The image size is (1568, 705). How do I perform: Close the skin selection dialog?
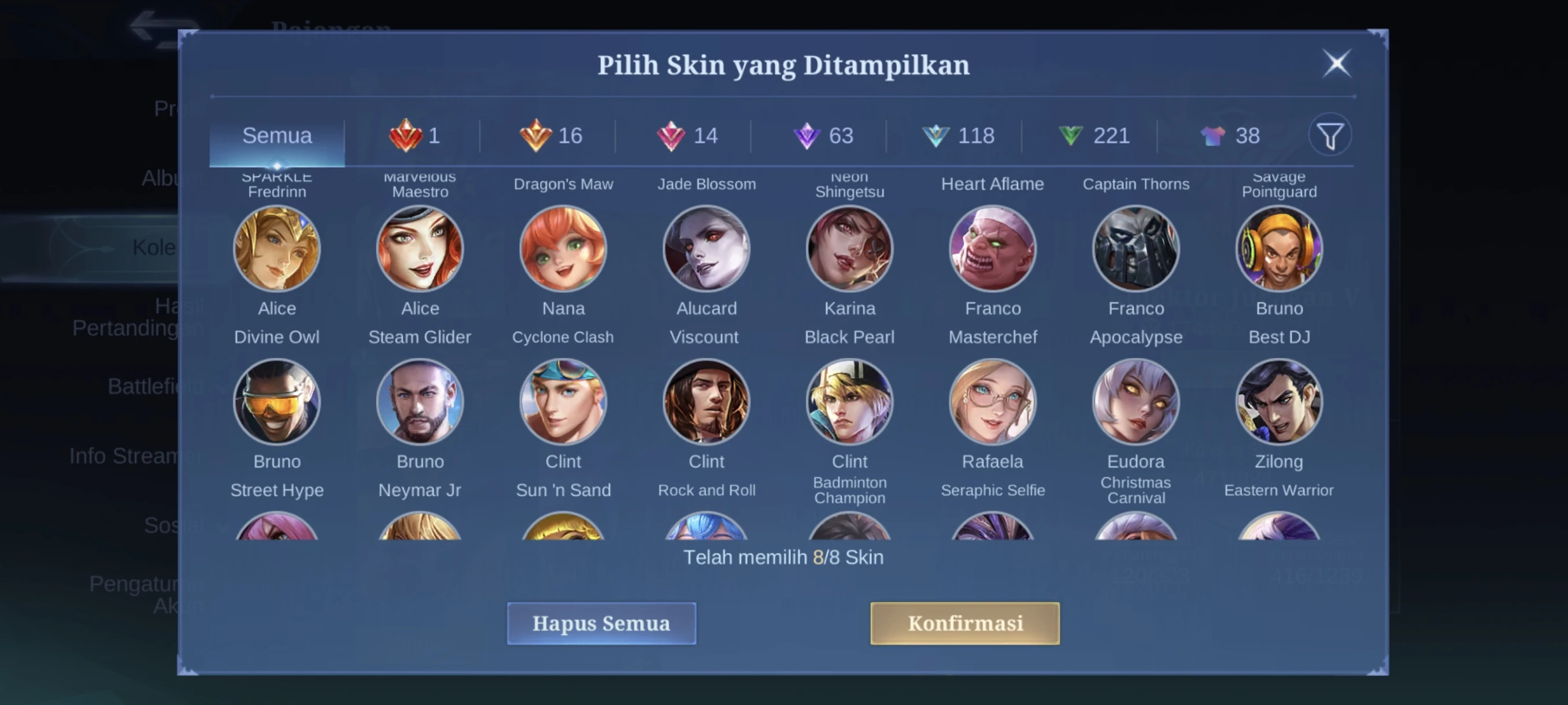click(1336, 63)
